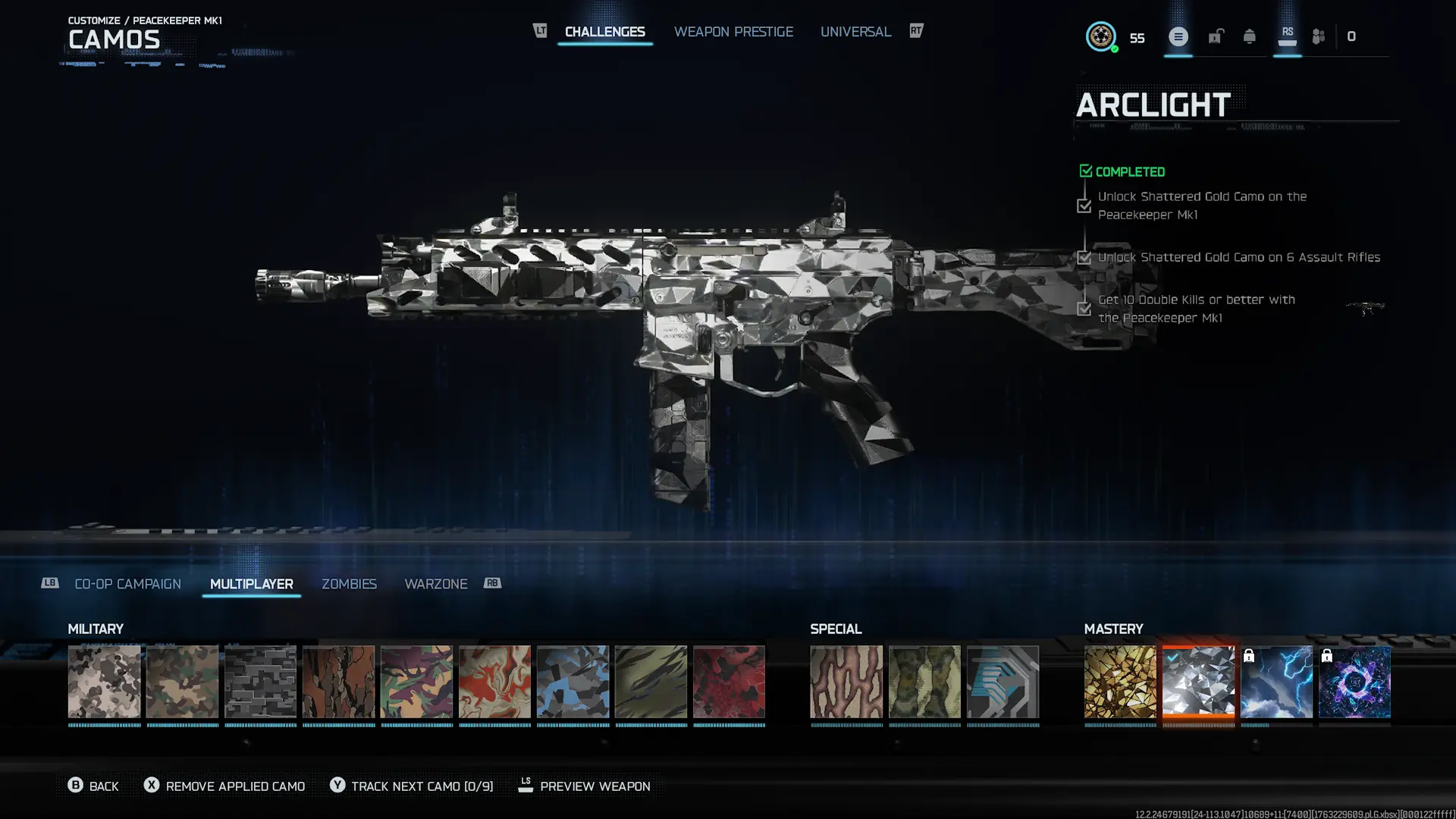Open the LT previous category selector
The height and width of the screenshot is (819, 1456).
[x=539, y=31]
